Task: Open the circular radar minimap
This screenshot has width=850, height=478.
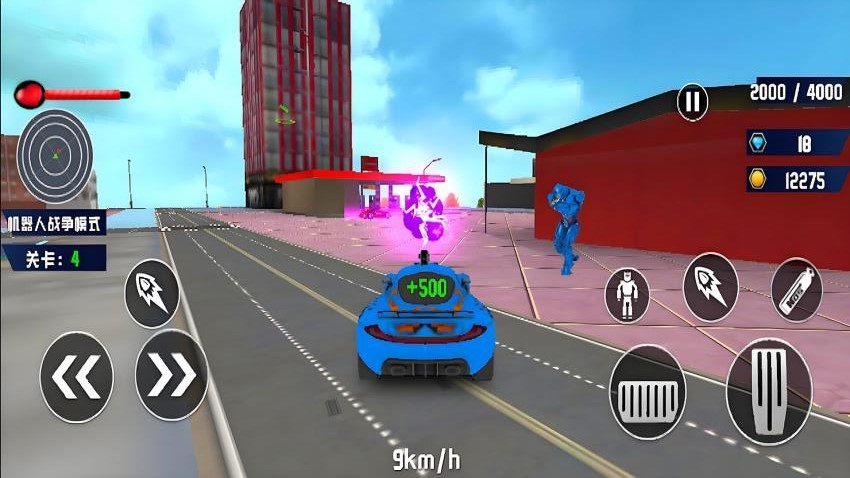Action: (x=55, y=155)
